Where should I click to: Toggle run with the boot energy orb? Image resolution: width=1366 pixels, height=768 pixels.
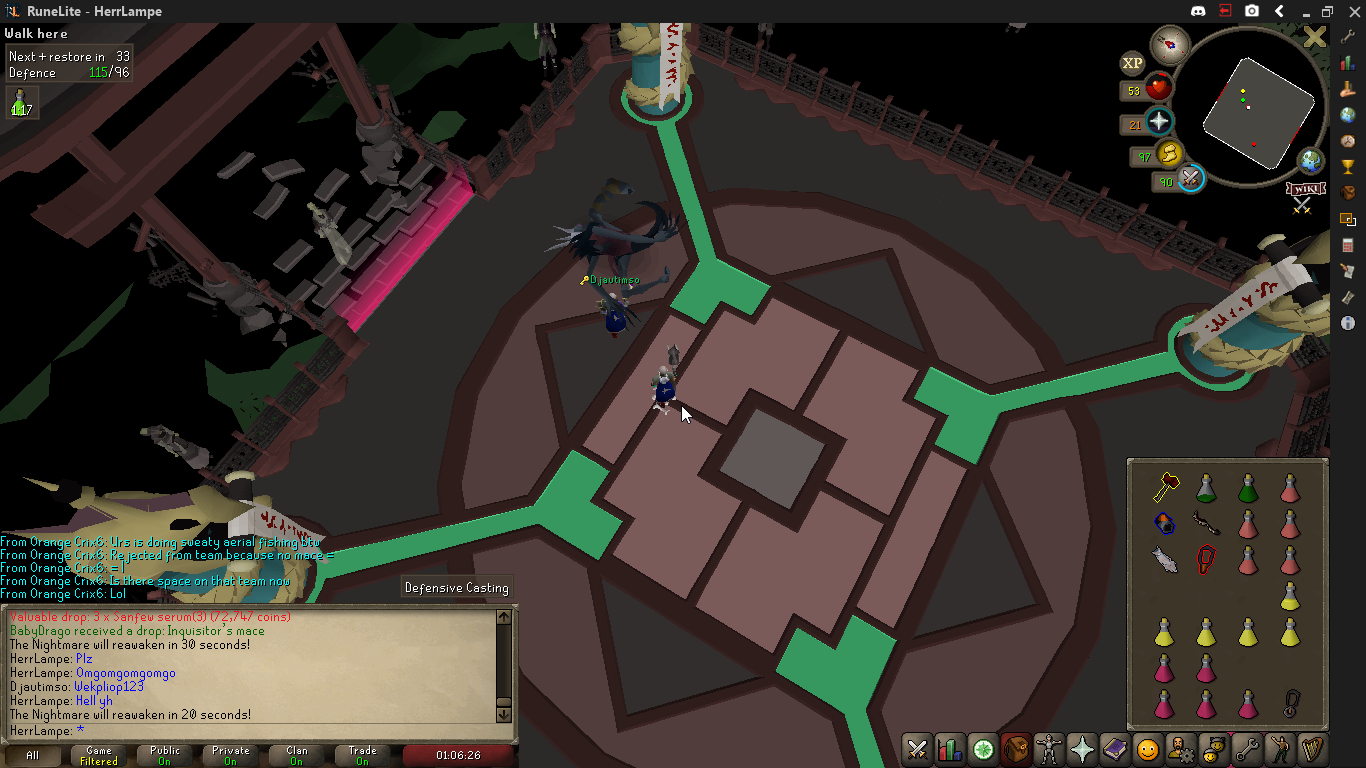(1168, 154)
